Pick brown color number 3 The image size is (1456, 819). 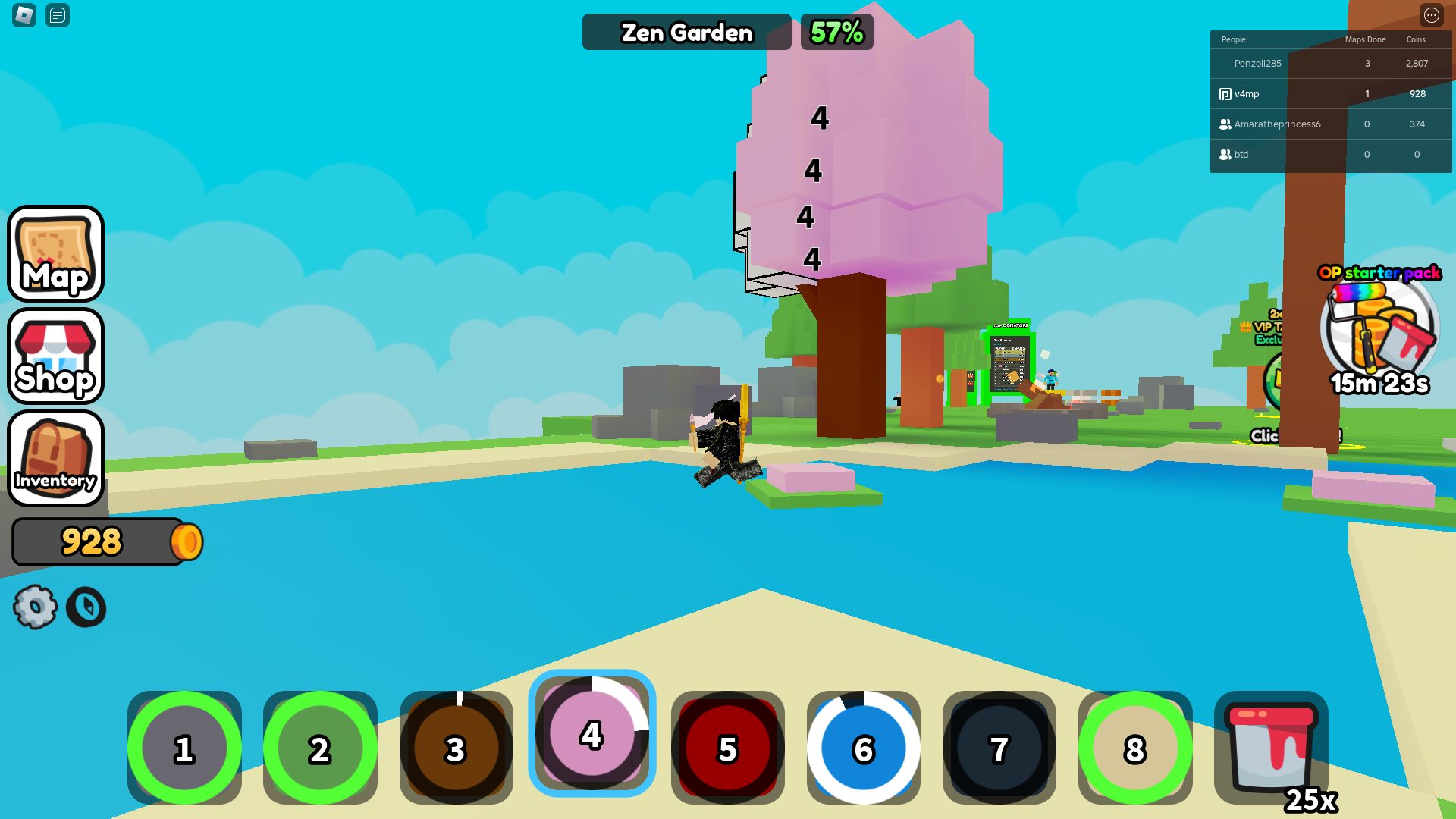pos(456,748)
